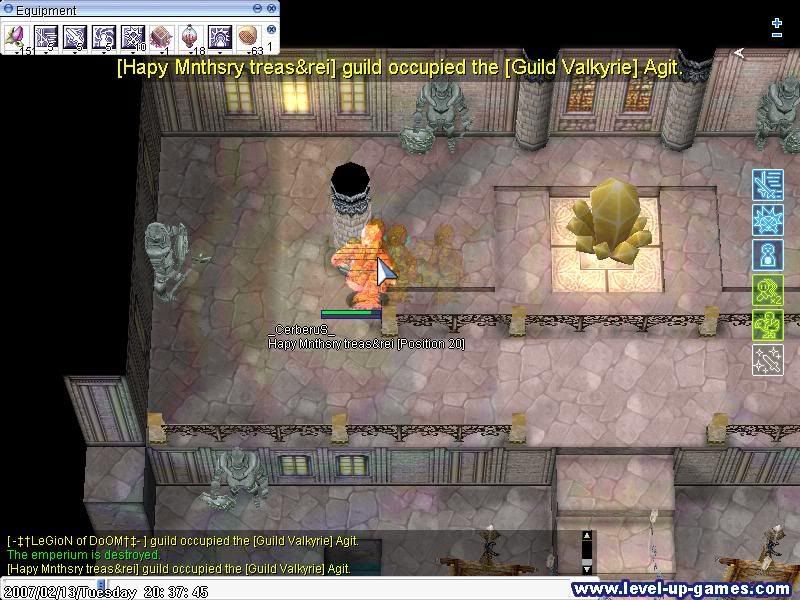Viewport: 800px width, 600px height.
Task: Activate the swirling figure hotbar skill
Action: [x=103, y=37]
